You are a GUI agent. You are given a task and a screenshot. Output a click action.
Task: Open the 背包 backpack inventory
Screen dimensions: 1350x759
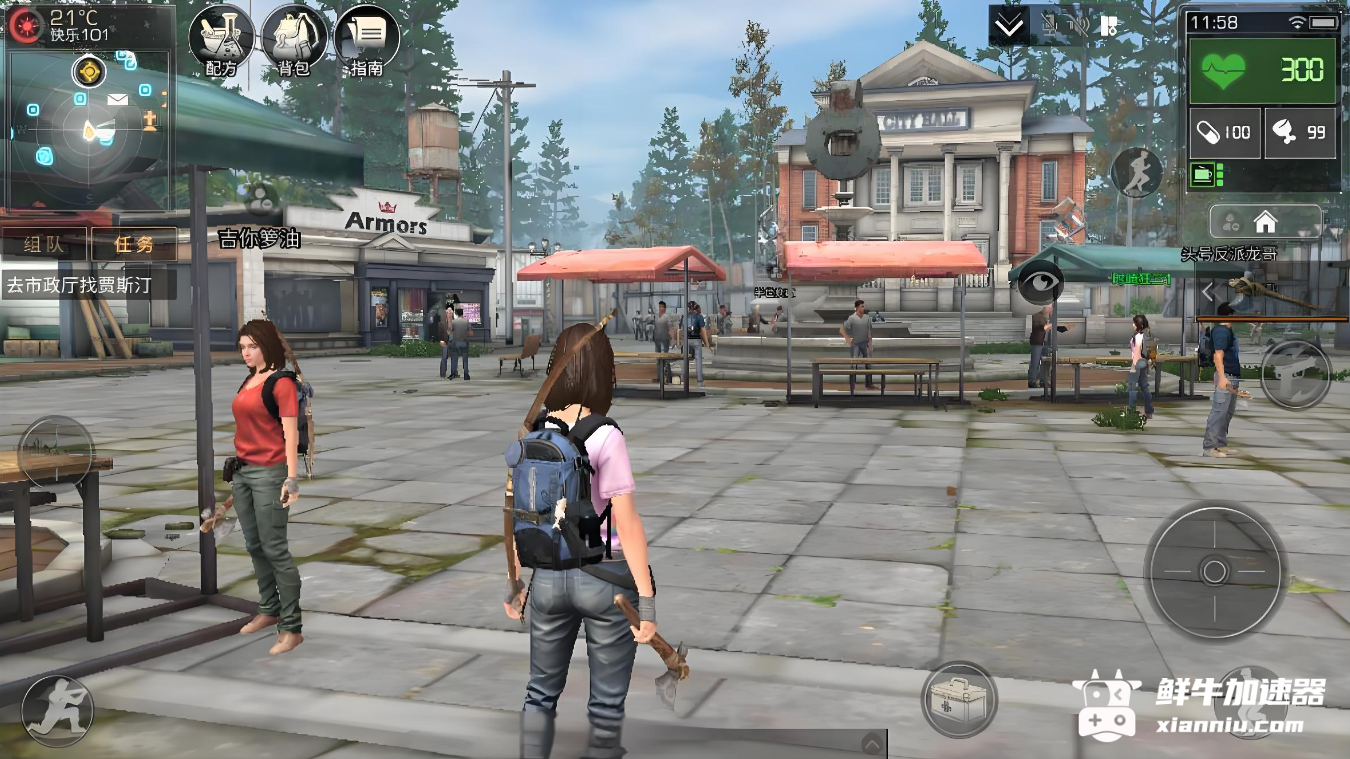pos(294,40)
